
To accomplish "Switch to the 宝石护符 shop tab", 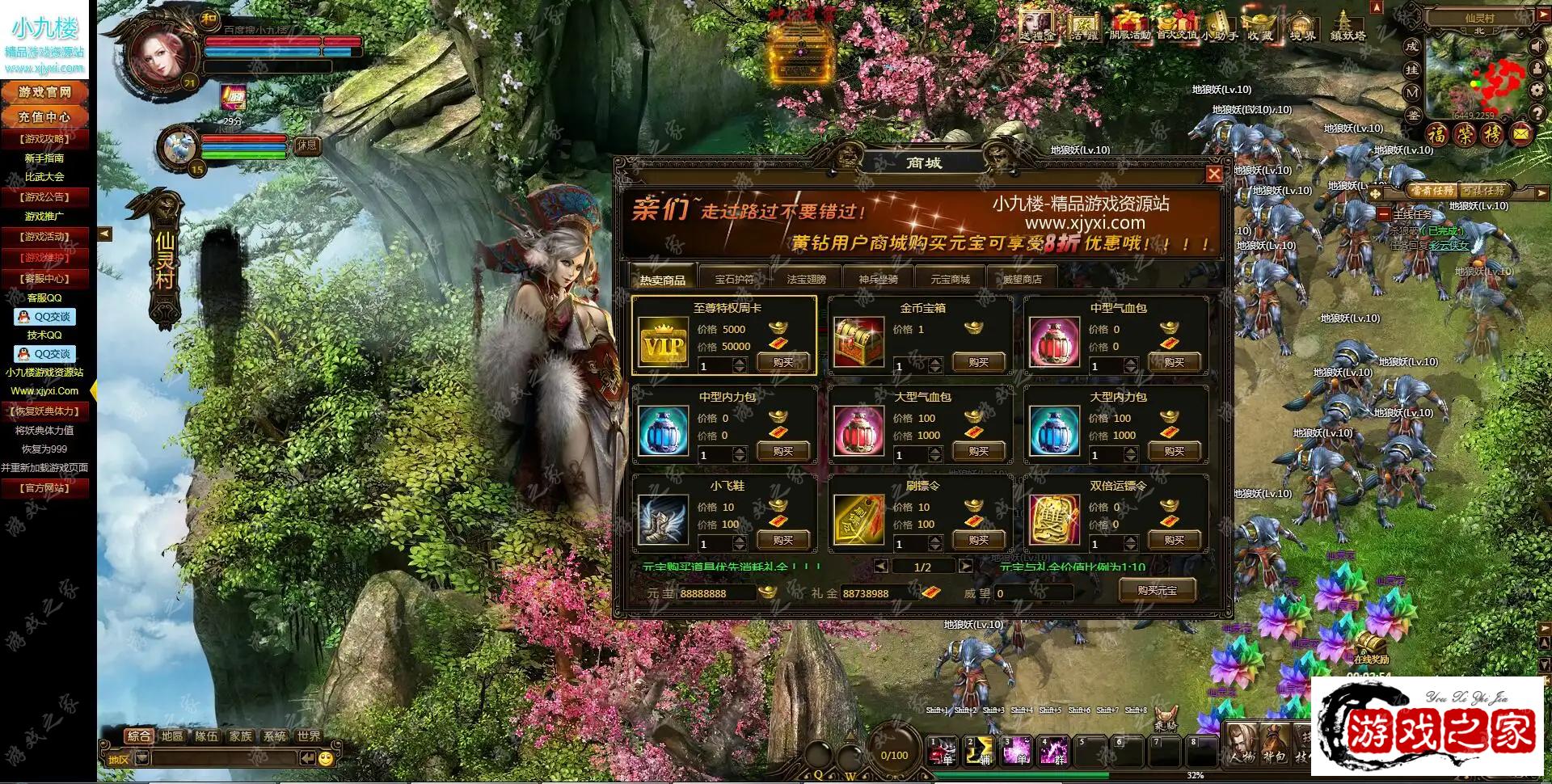I will [734, 279].
